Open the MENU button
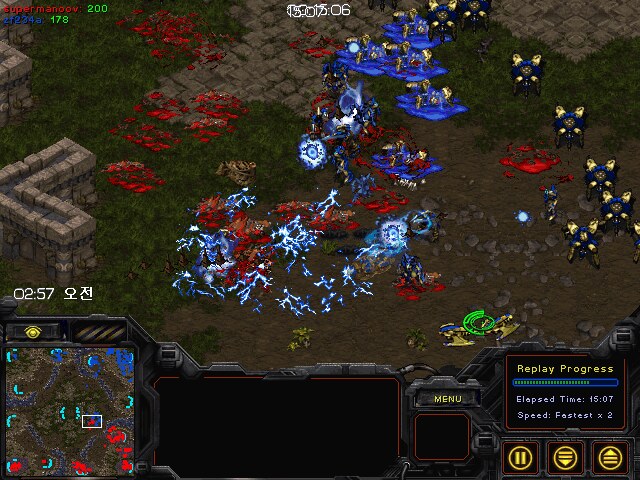This screenshot has height=480, width=640. pos(446,399)
